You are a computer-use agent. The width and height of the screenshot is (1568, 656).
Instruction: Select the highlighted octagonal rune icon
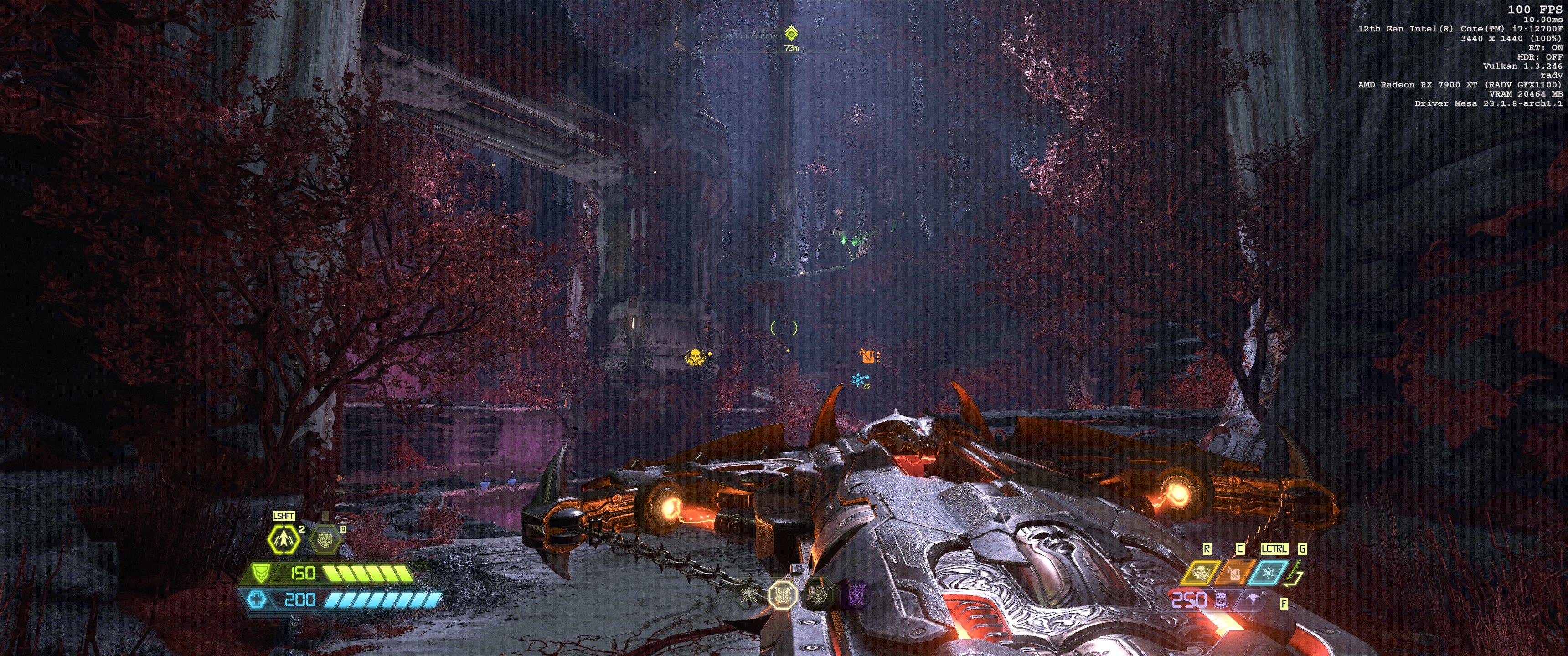pos(782,594)
